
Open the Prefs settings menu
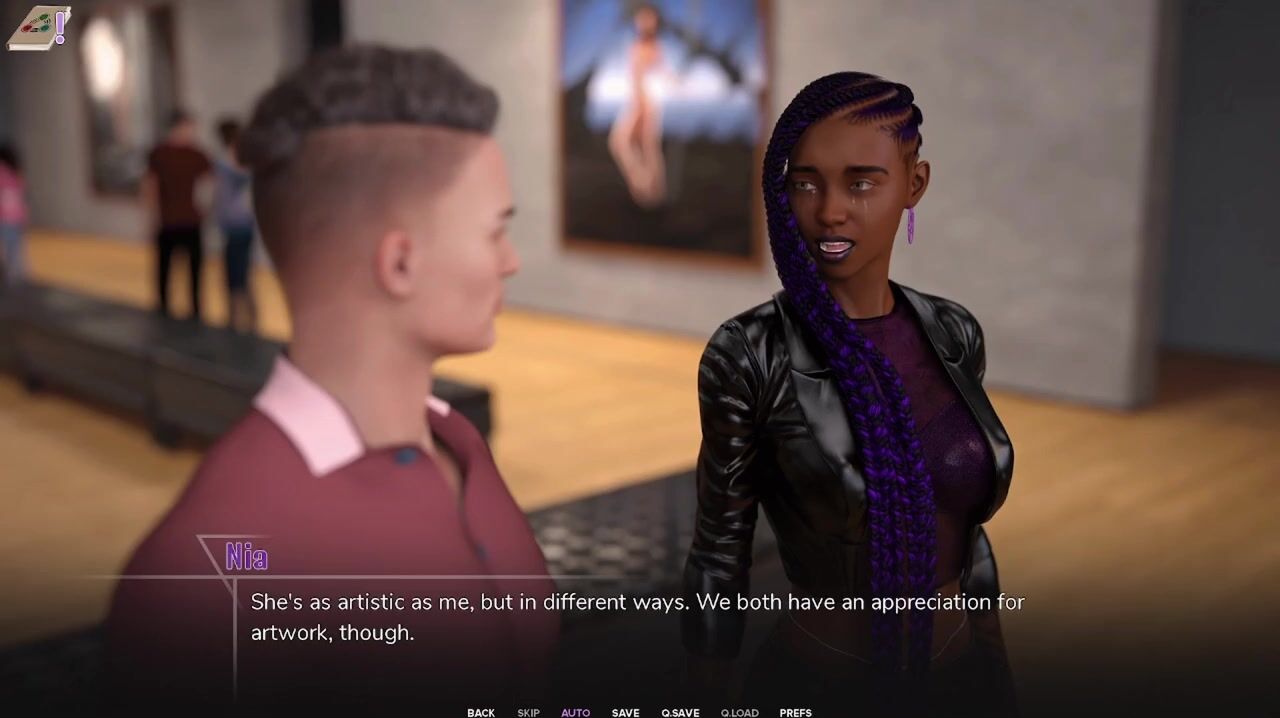coord(795,712)
